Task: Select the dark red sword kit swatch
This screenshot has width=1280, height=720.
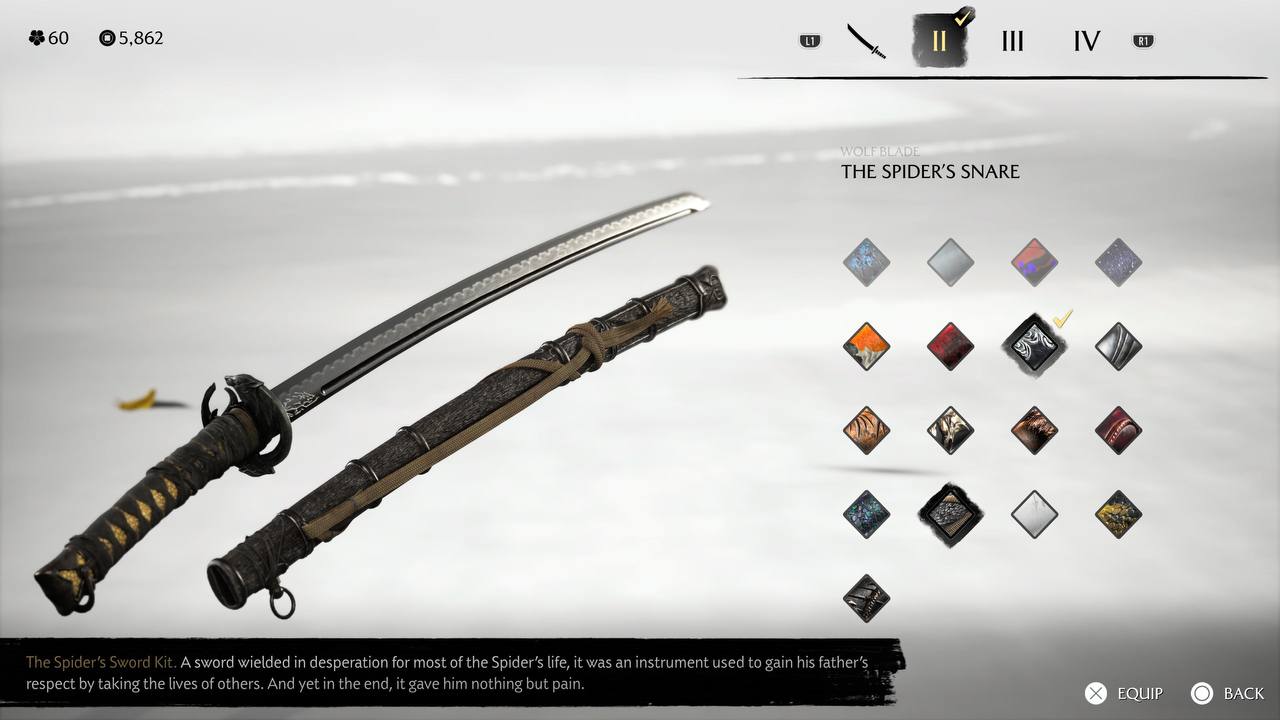Action: pyautogui.click(x=950, y=347)
